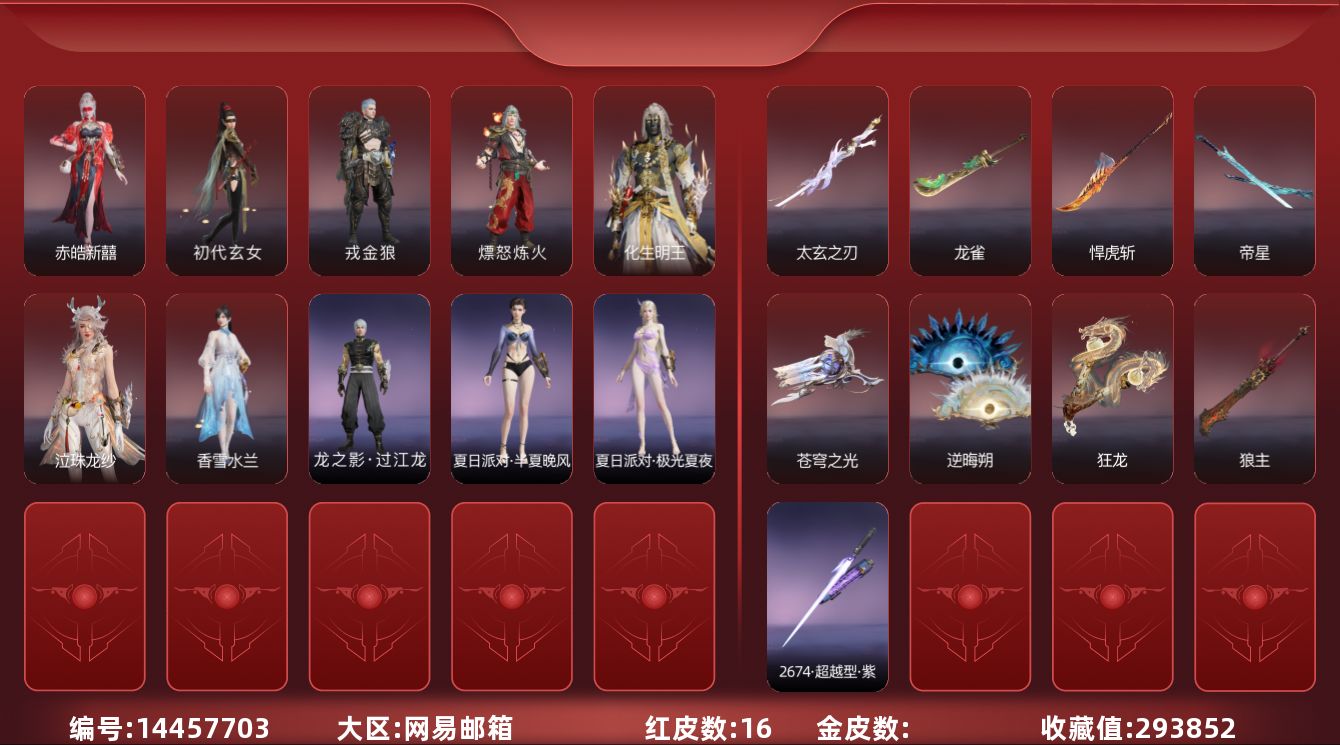Choose the 狂龙 weapon card

(x=1113, y=388)
